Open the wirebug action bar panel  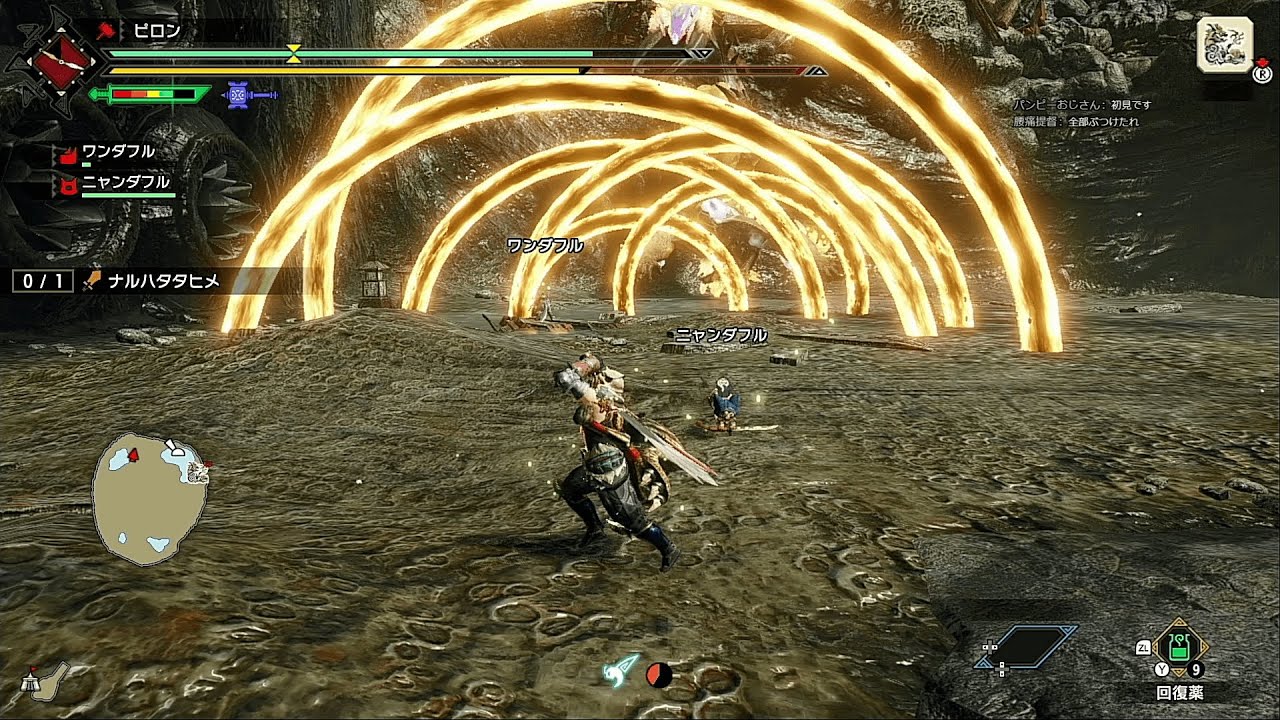point(1028,647)
